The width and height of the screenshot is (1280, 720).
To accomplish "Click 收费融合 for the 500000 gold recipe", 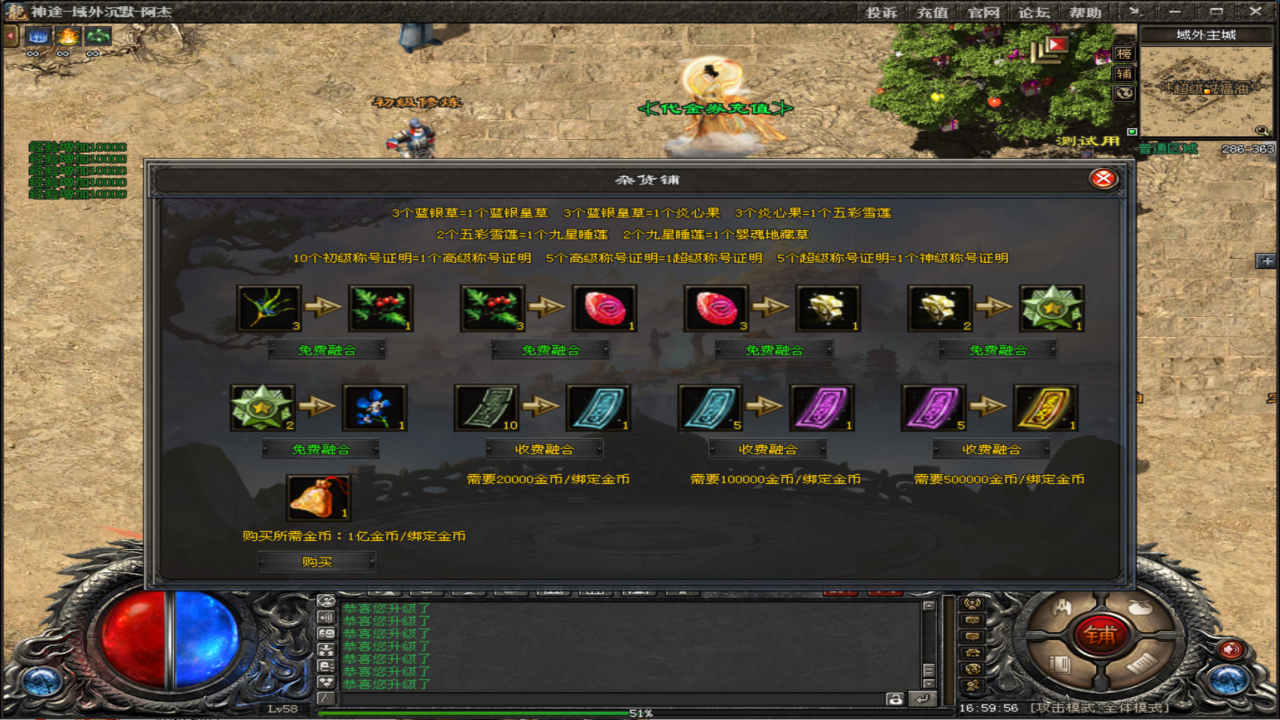I will tap(992, 449).
